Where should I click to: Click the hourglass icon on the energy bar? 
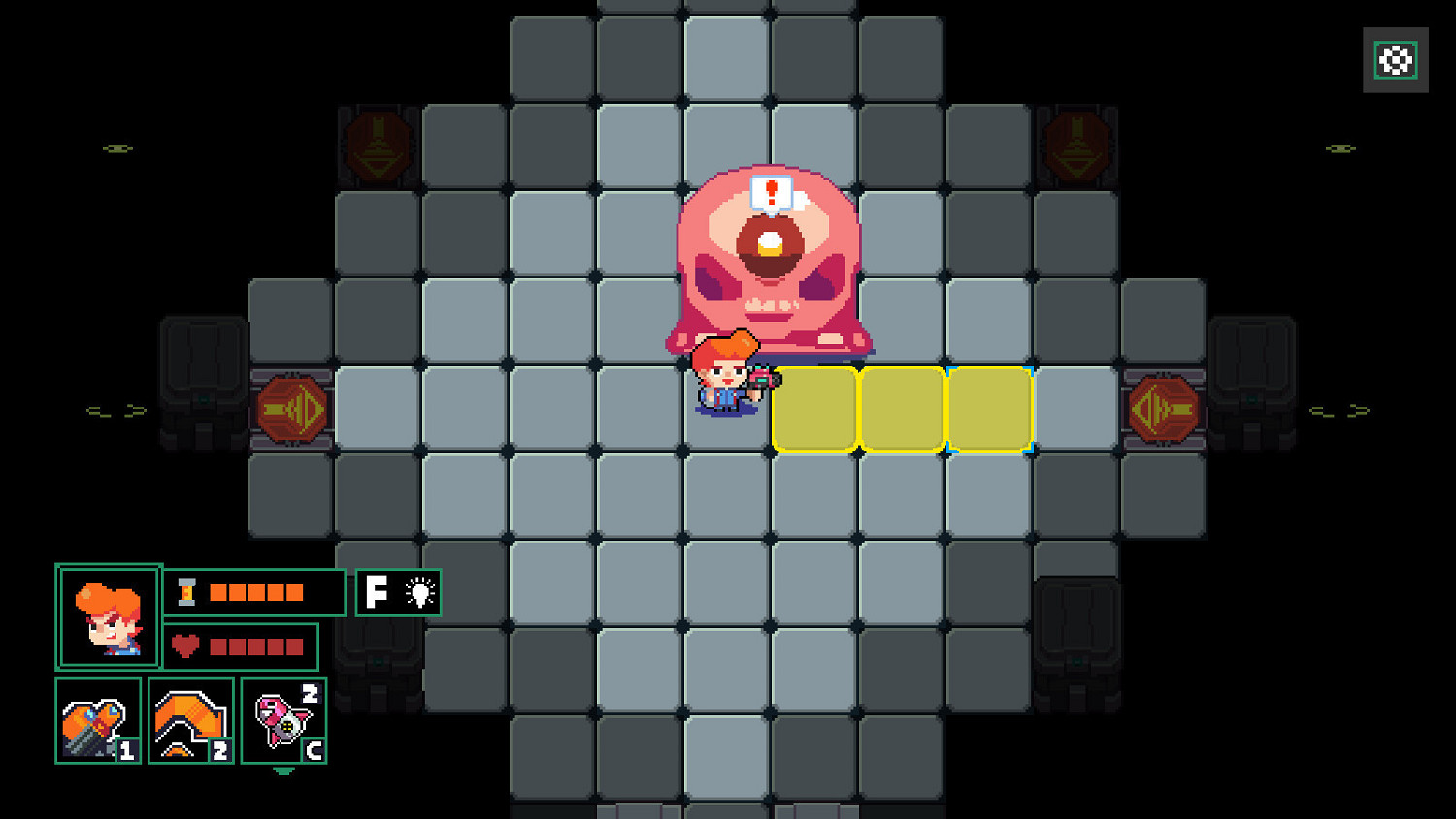[186, 590]
